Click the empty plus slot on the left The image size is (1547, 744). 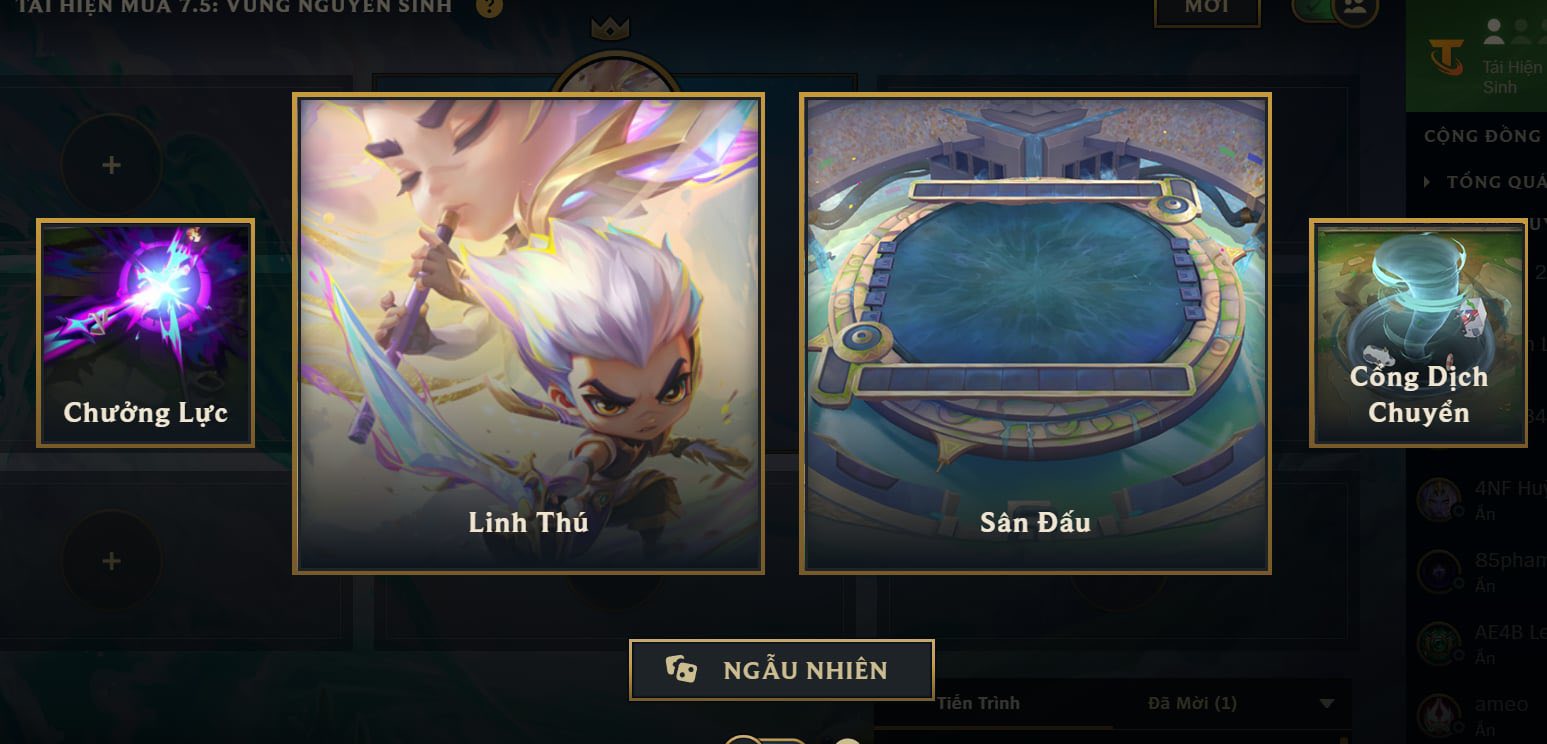(110, 163)
